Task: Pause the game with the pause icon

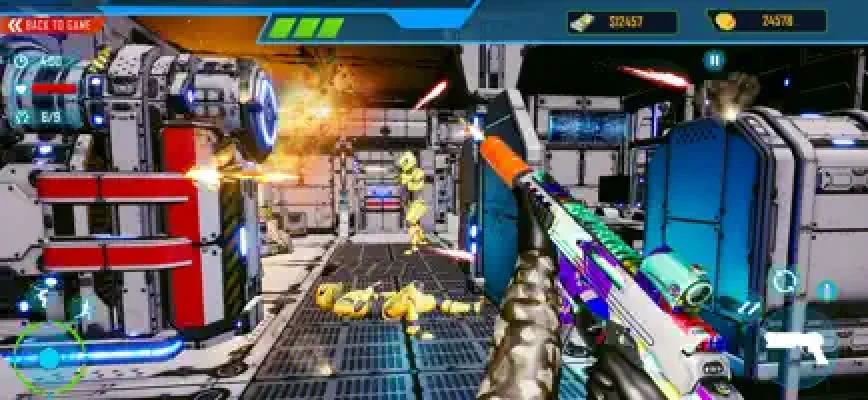Action: coord(713,60)
